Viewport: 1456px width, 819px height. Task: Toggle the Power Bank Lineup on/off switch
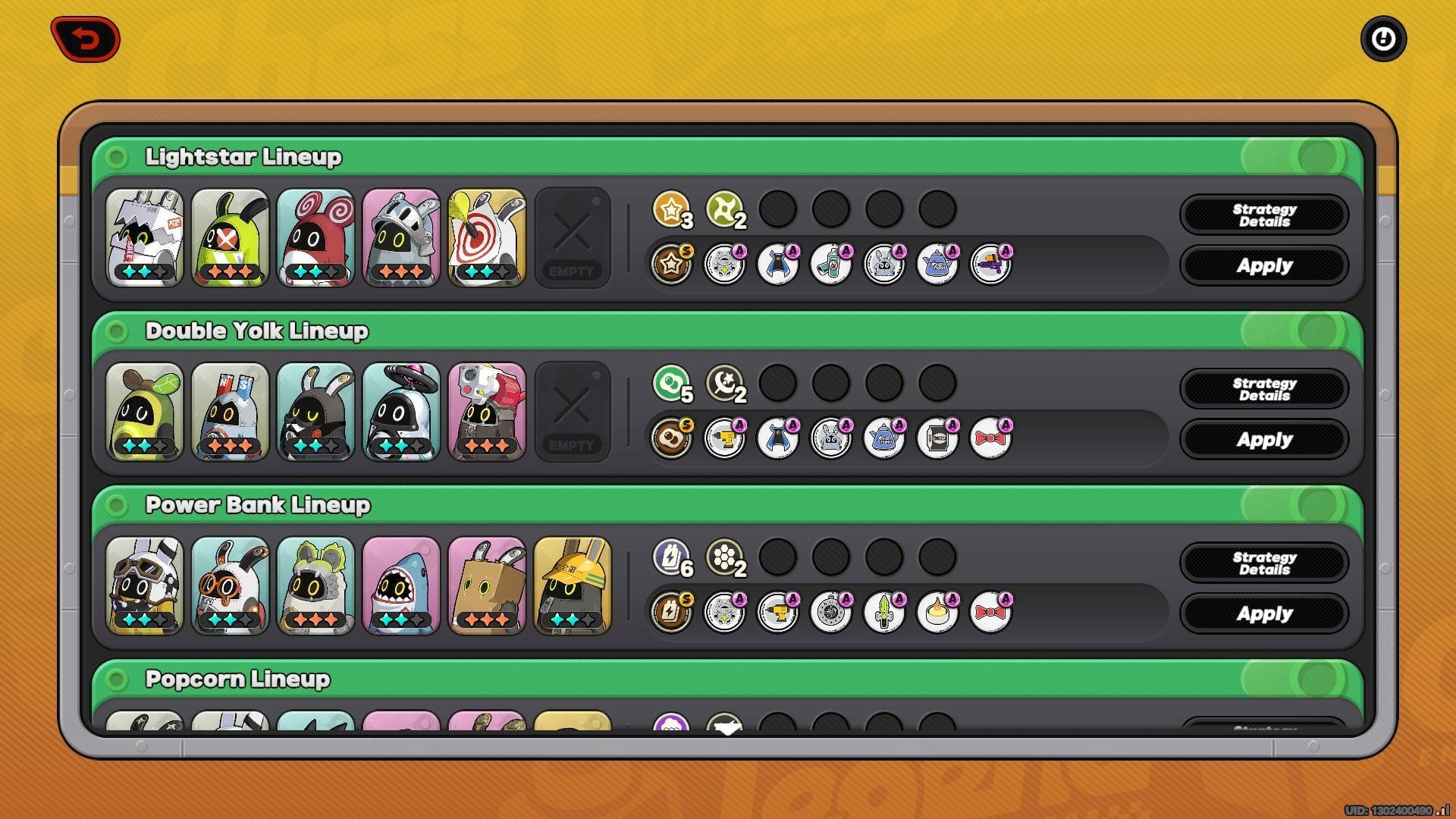point(1294,504)
